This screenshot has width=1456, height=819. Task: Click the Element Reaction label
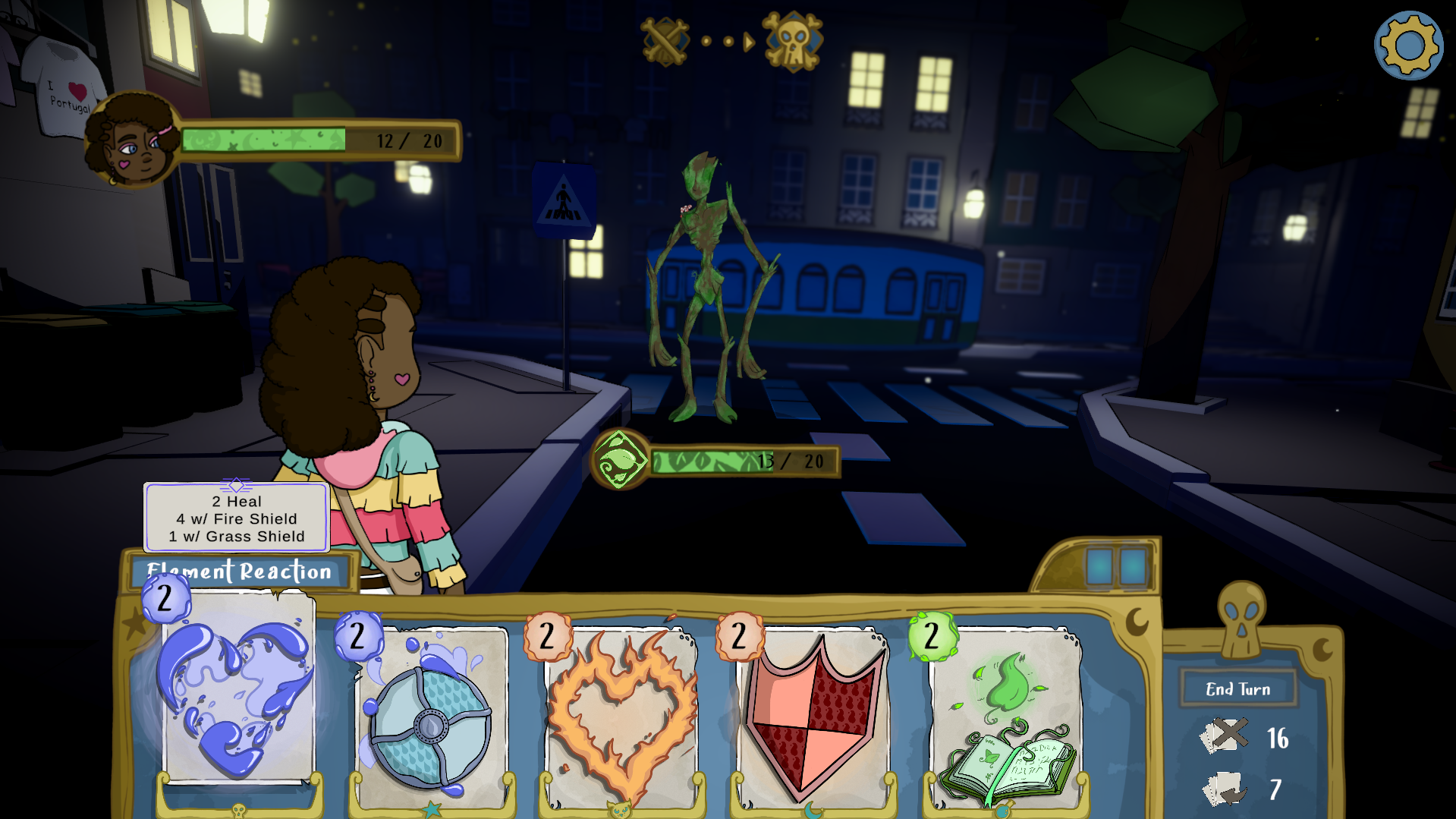point(239,572)
